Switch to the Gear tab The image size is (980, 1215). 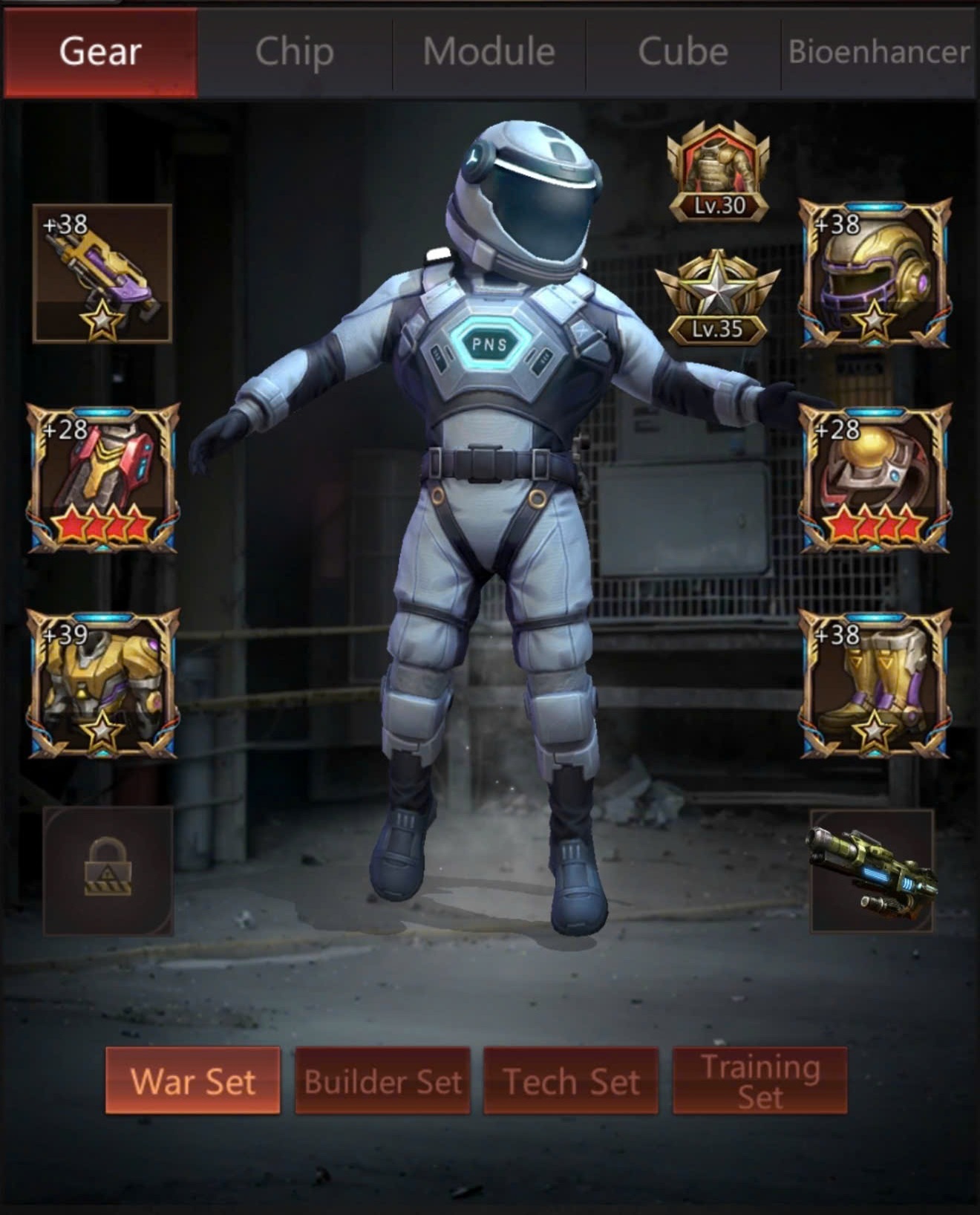[100, 52]
